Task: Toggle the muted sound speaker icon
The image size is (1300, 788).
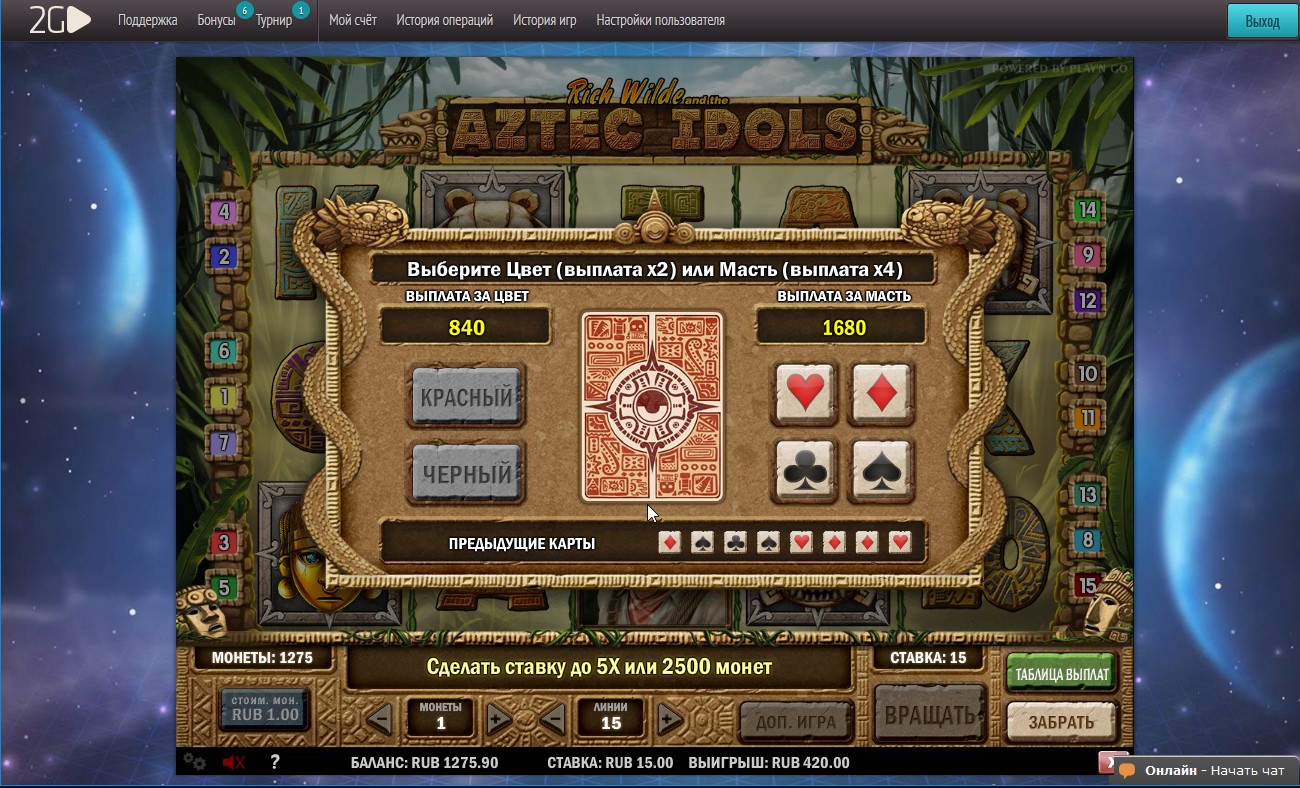Action: (234, 763)
